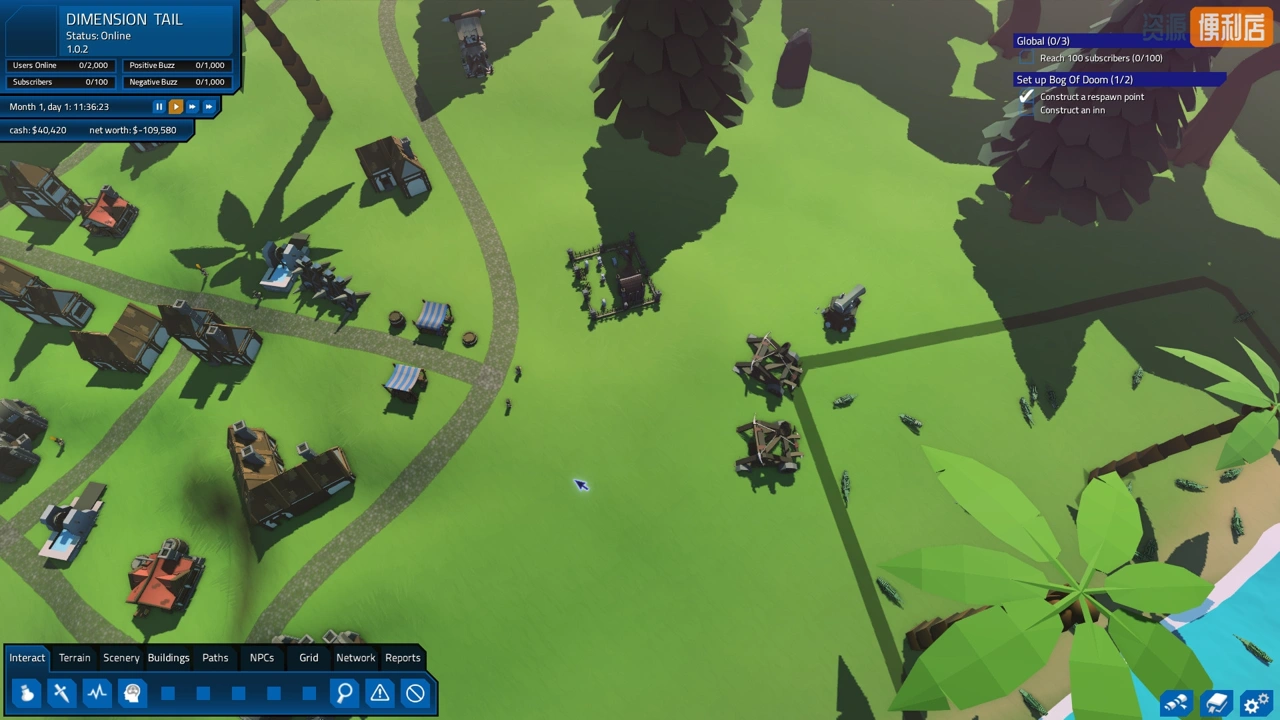Open the gears settings menu
Image resolution: width=1280 pixels, height=720 pixels.
1254,703
